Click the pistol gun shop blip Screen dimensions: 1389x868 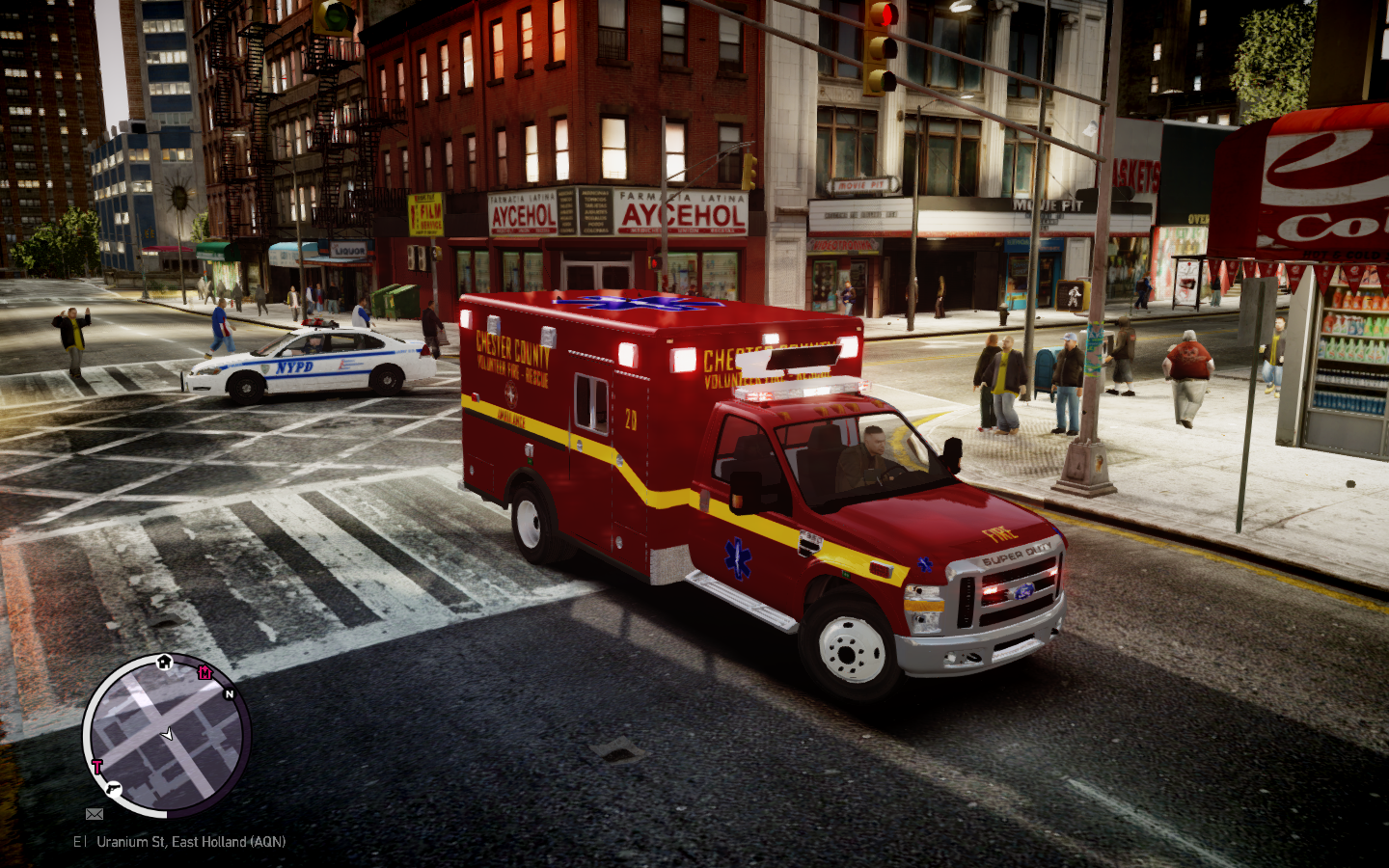coord(113,789)
